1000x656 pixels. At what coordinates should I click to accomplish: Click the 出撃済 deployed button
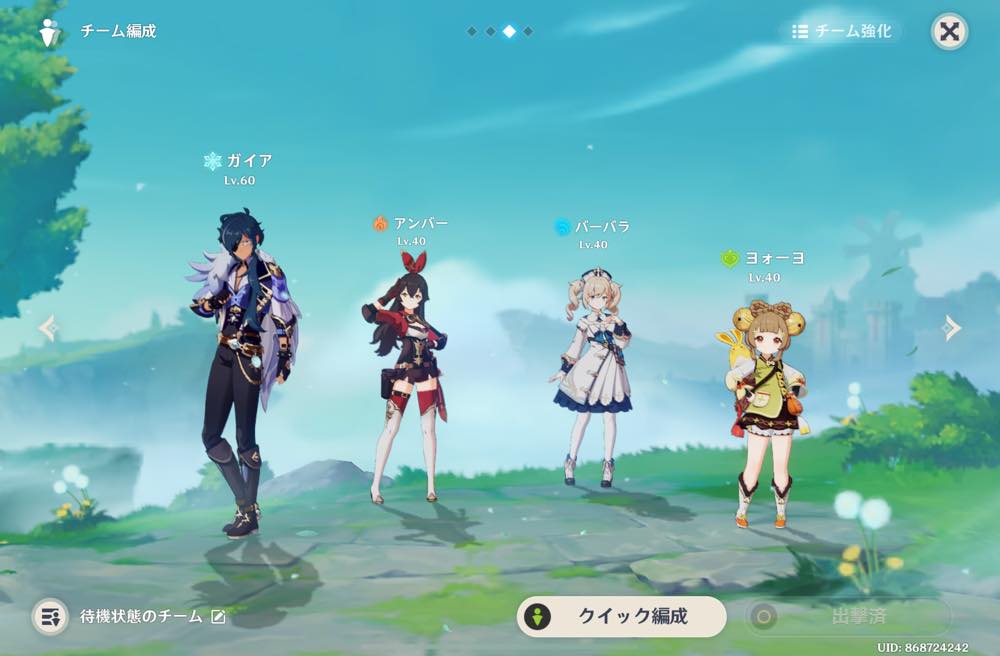click(847, 616)
